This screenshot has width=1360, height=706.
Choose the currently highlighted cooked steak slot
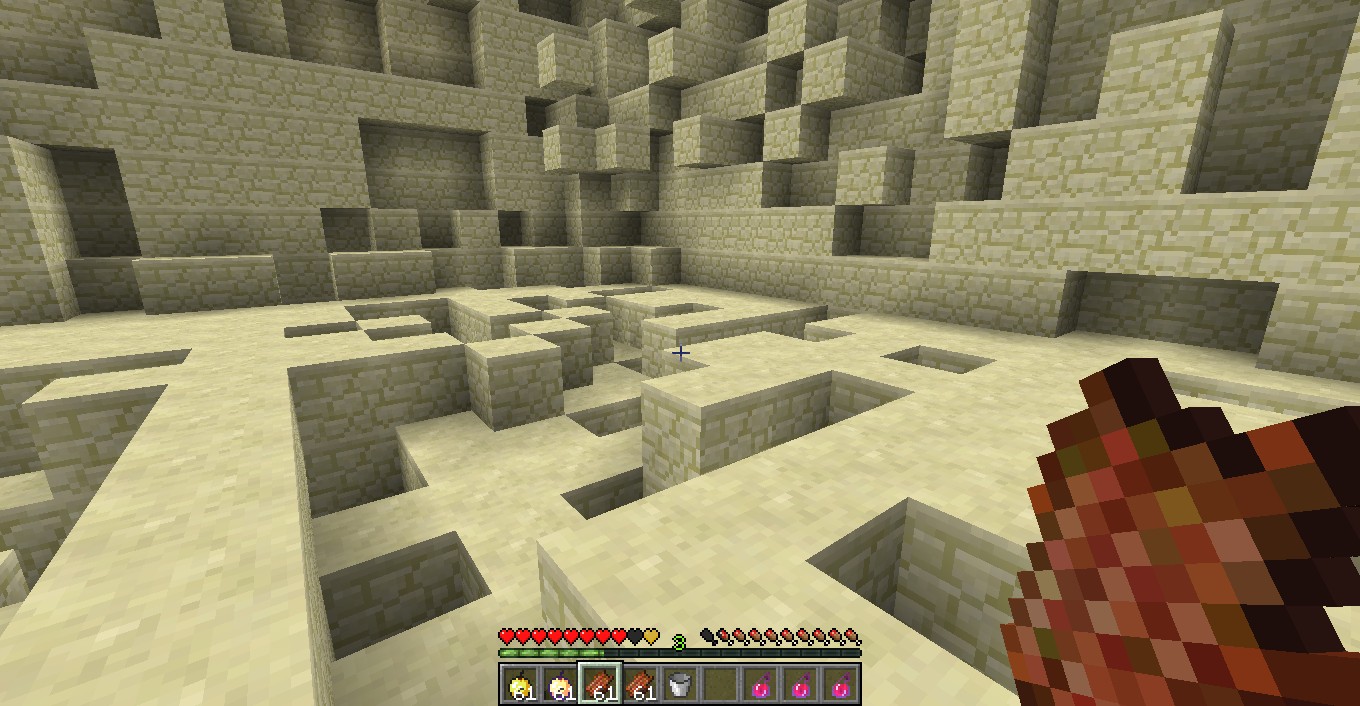tap(601, 685)
